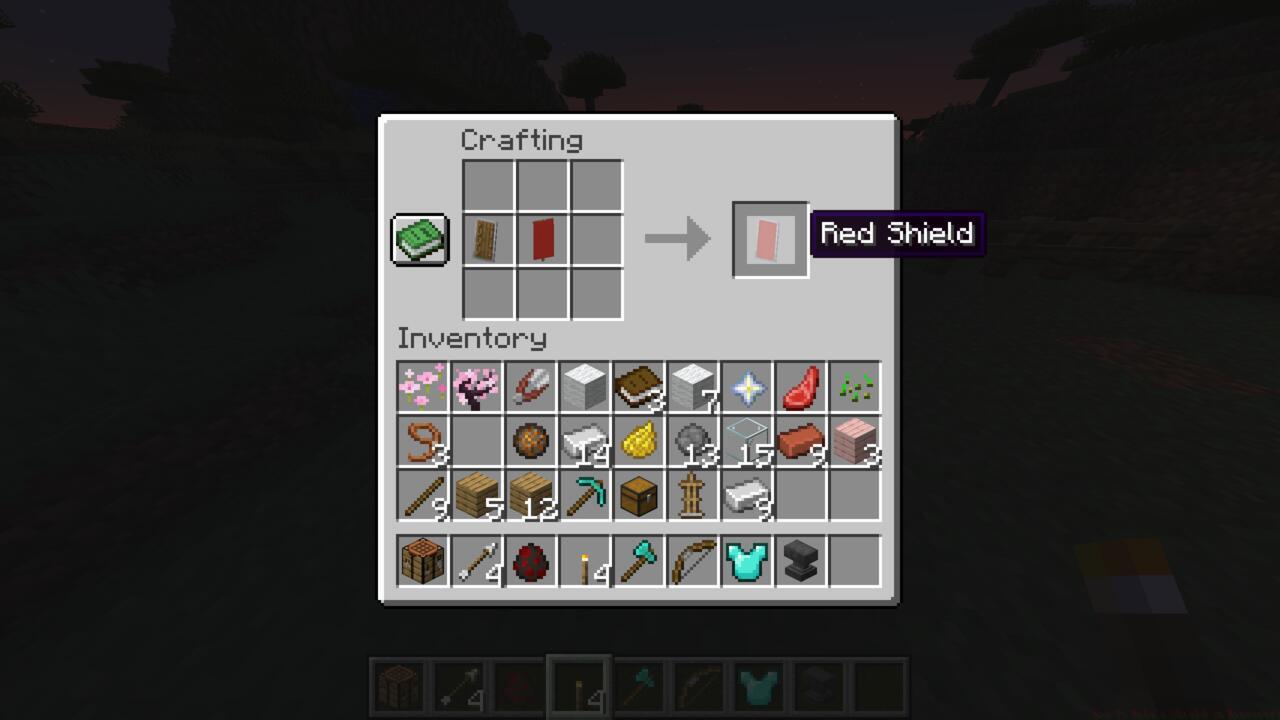Remove the shield from the crafting grid

pyautogui.click(x=488, y=239)
